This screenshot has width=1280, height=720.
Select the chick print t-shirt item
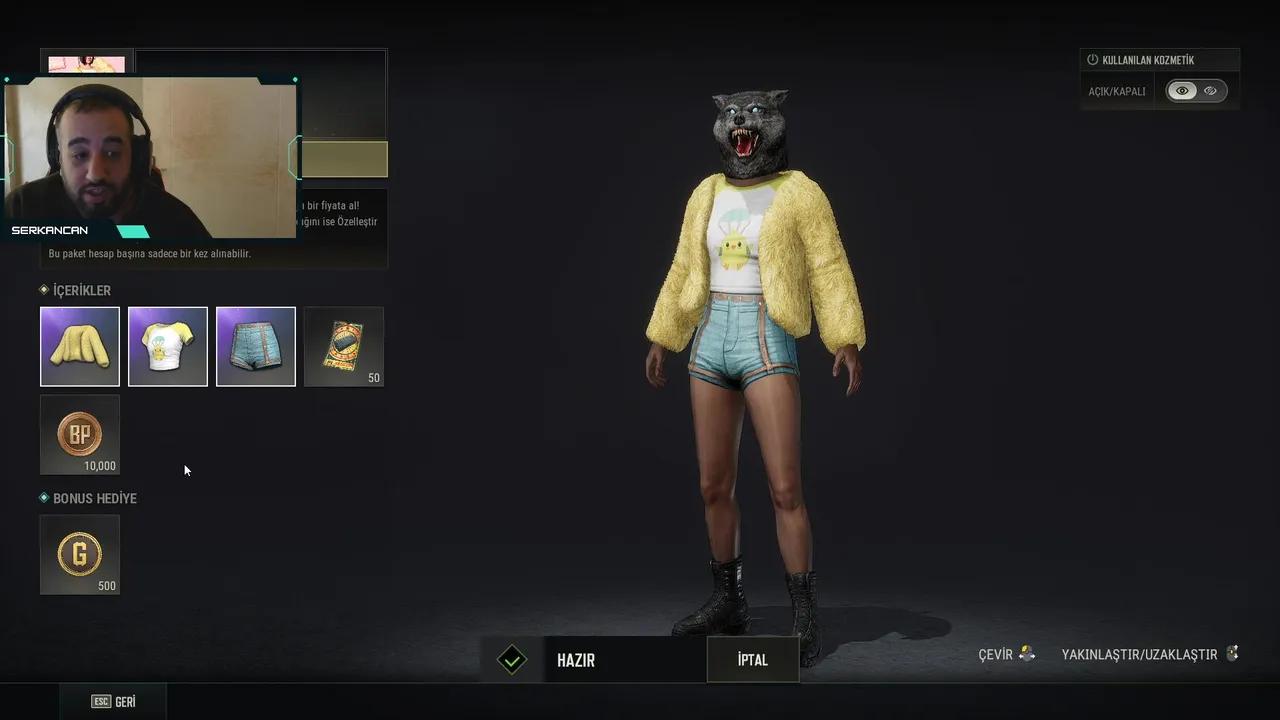point(168,346)
